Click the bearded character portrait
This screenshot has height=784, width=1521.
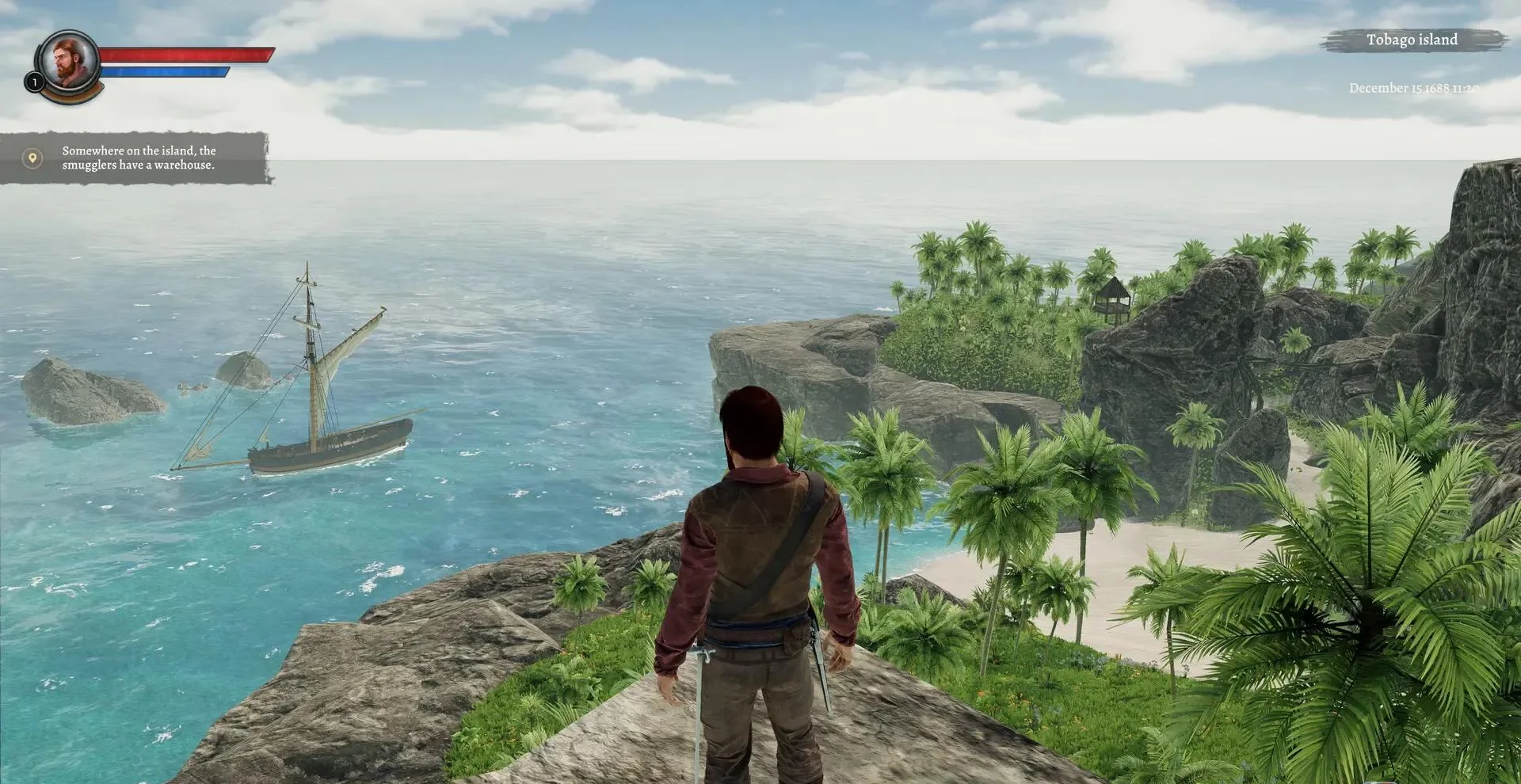click(68, 60)
